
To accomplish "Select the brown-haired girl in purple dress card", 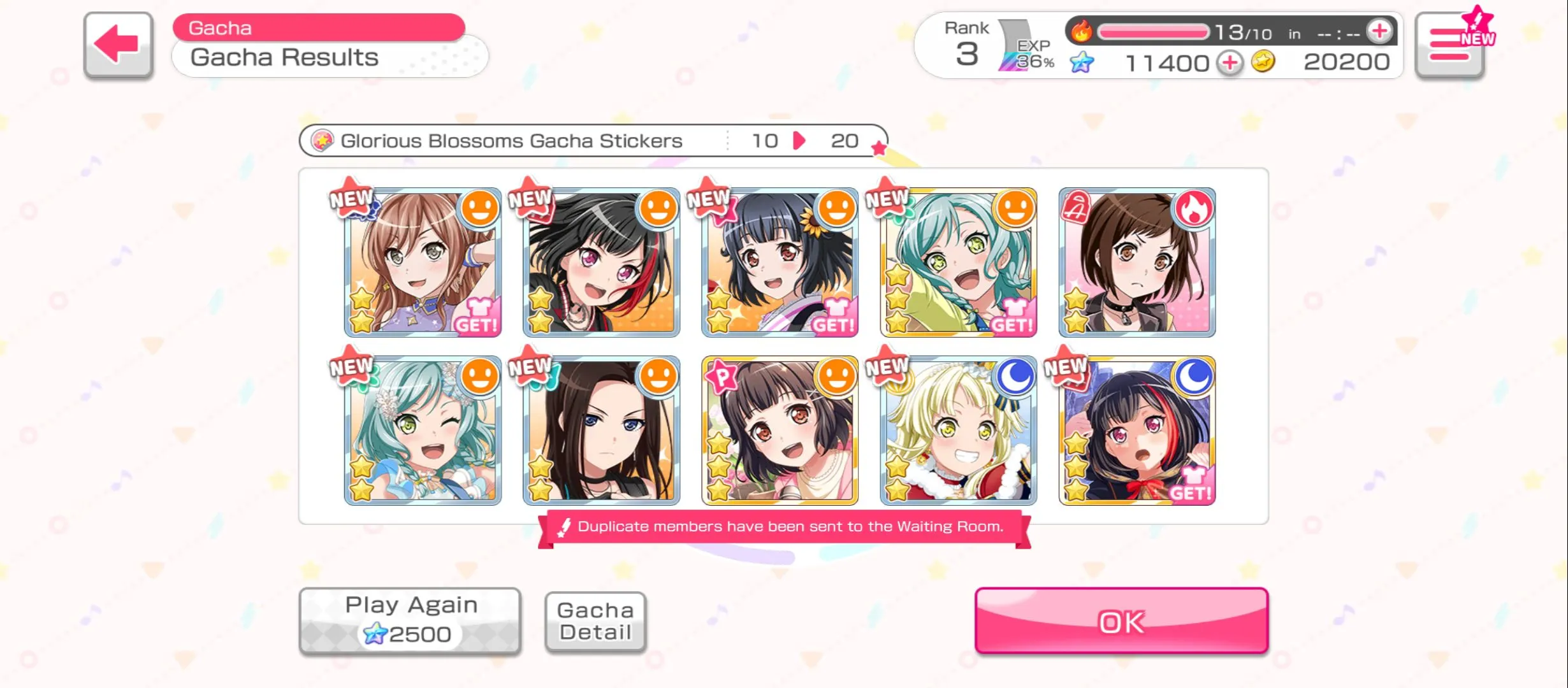I will pos(423,262).
